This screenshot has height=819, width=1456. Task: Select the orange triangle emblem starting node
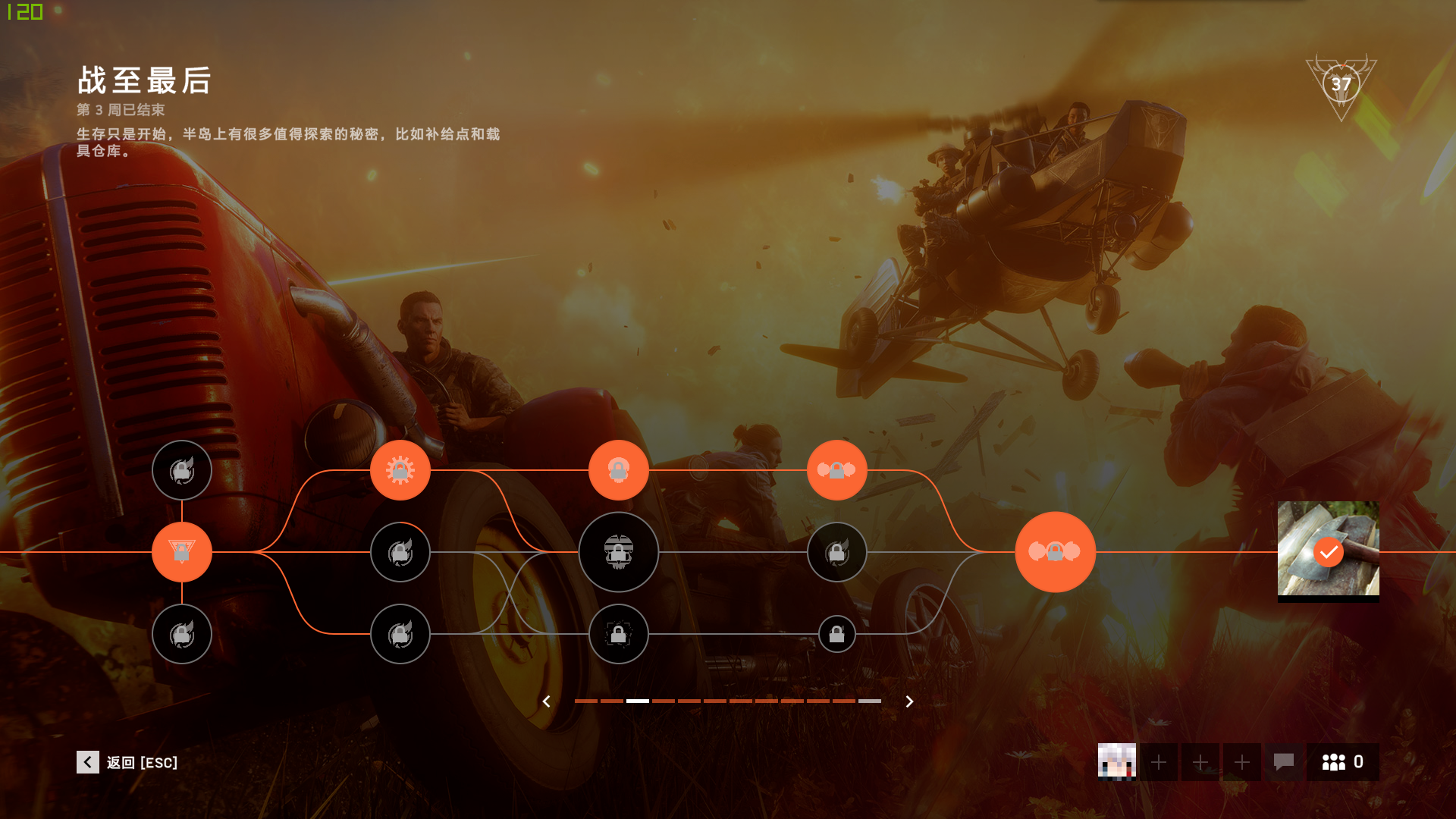coord(182,552)
